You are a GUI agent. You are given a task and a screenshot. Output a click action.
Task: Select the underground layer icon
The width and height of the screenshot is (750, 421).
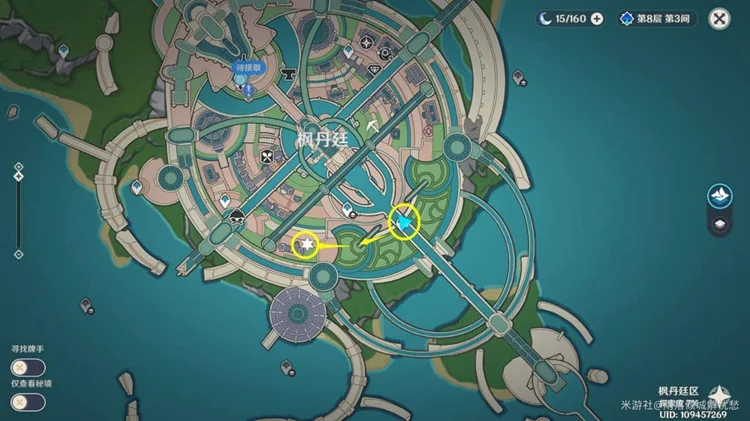click(718, 224)
